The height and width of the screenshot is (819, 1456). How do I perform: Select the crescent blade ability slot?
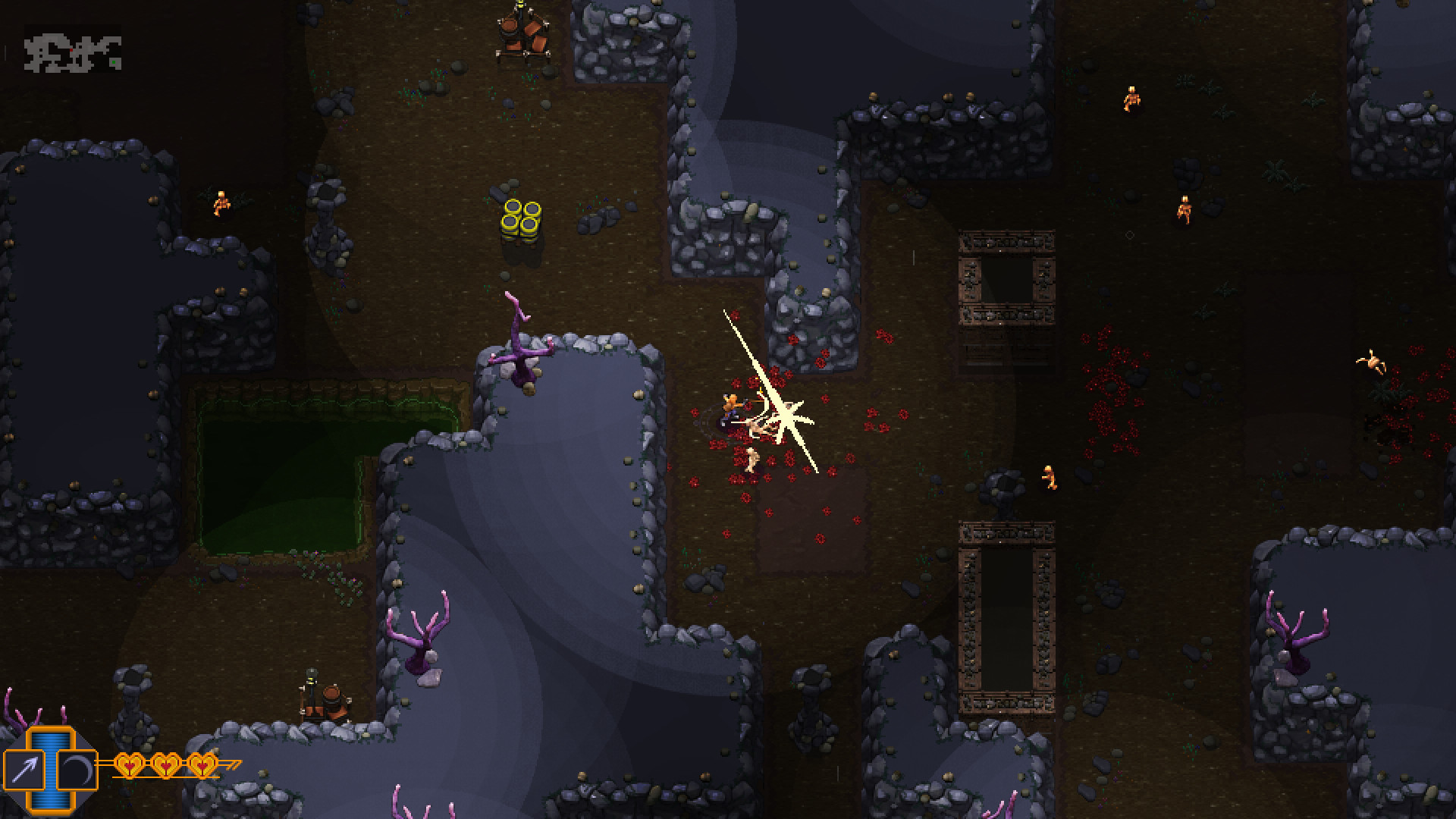(77, 769)
